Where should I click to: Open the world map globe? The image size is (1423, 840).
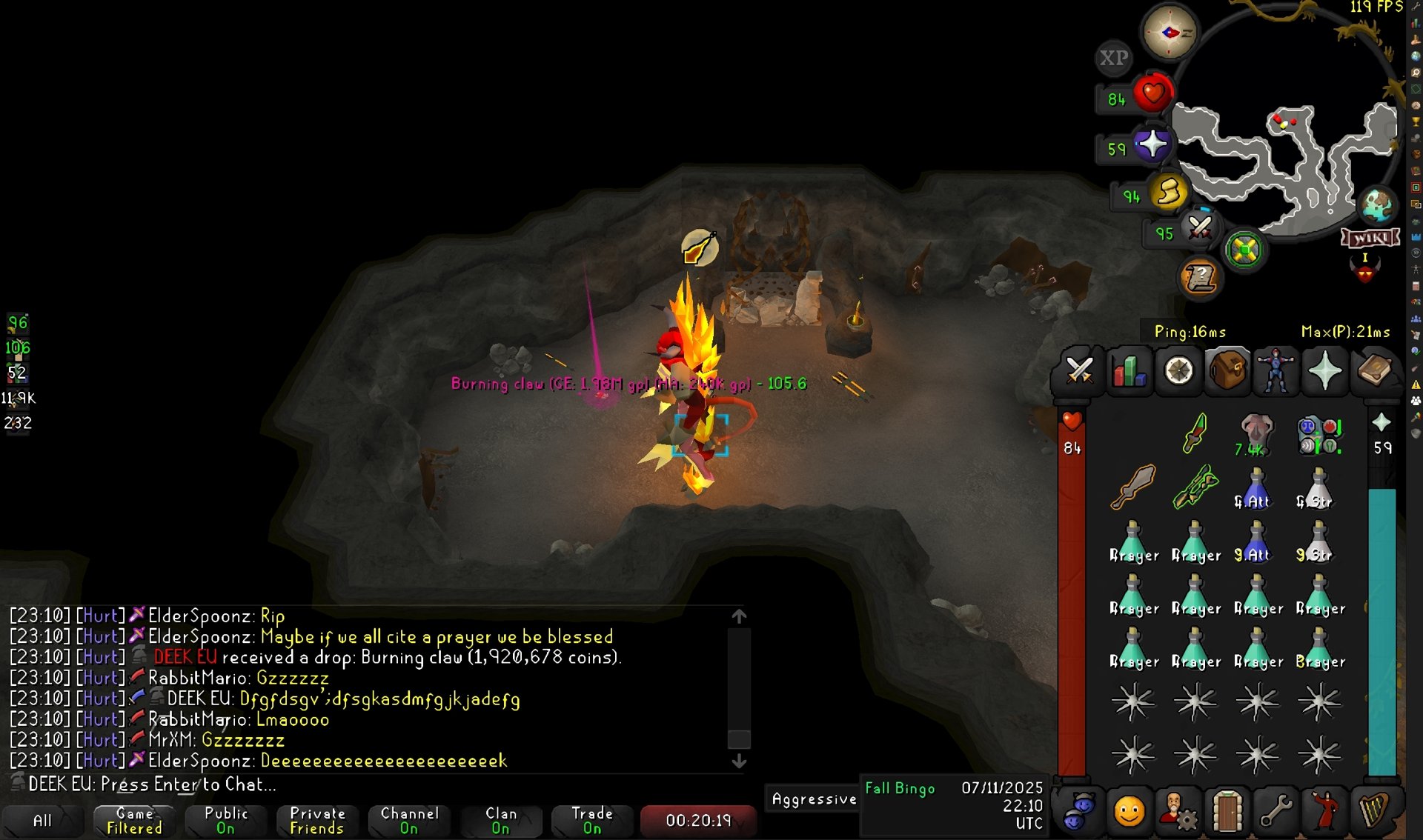pyautogui.click(x=1377, y=205)
